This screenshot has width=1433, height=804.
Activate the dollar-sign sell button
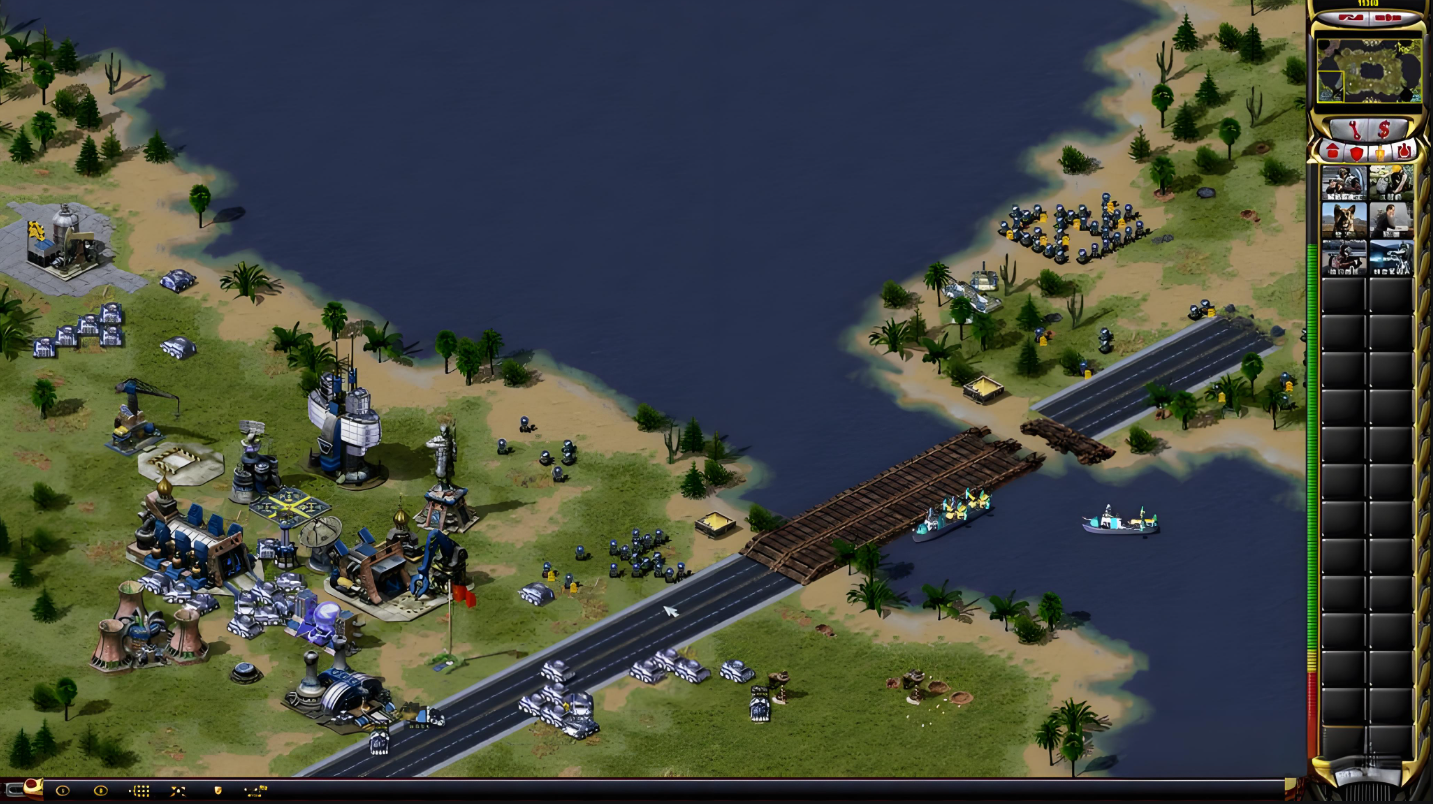coord(1384,129)
